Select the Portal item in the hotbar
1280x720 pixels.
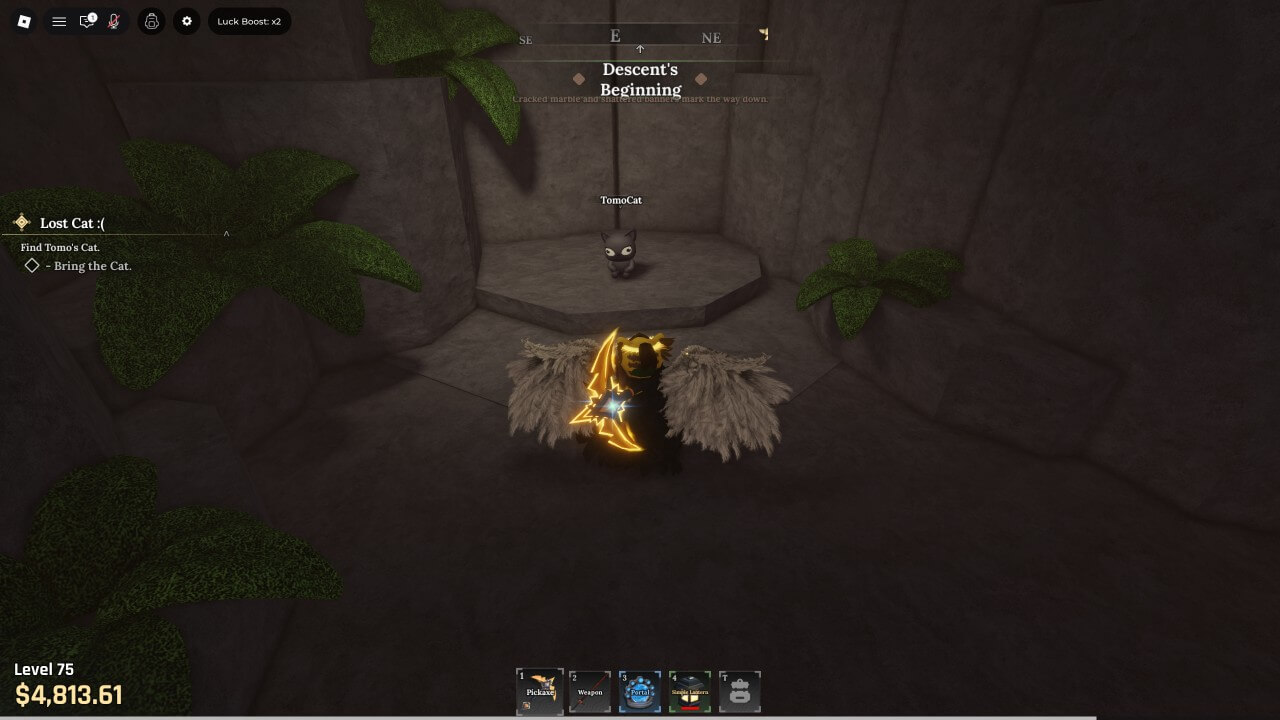pyautogui.click(x=640, y=692)
